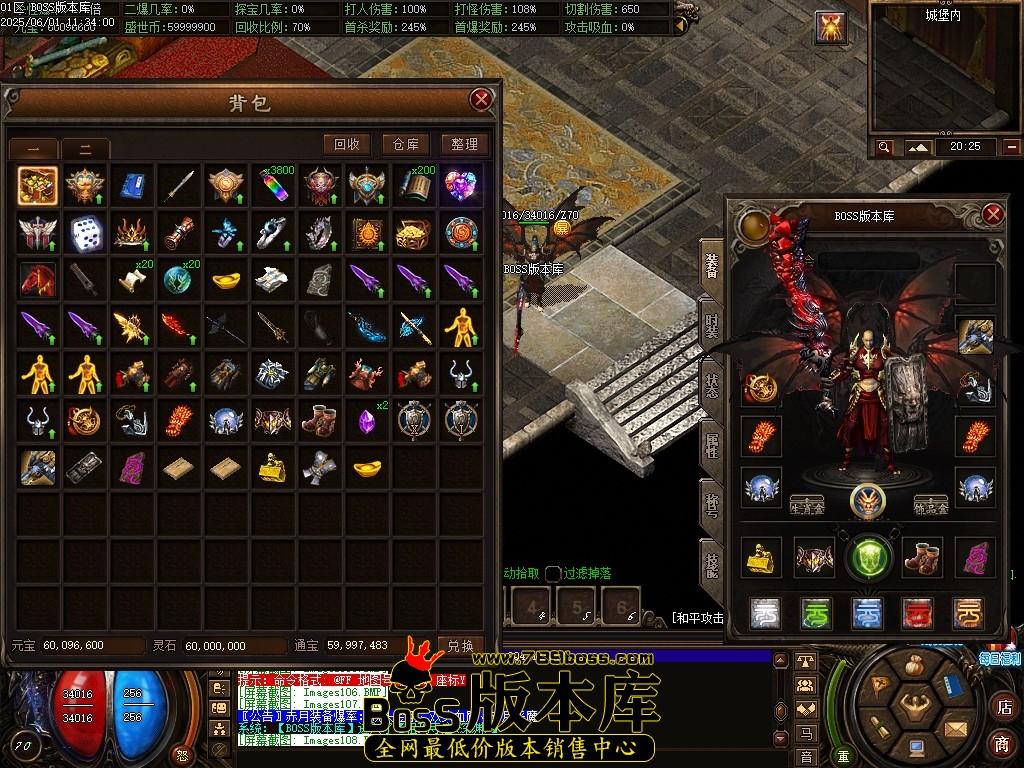Screen dimensions: 1024x768
Task: Click the 回收 recycle button
Action: [347, 144]
